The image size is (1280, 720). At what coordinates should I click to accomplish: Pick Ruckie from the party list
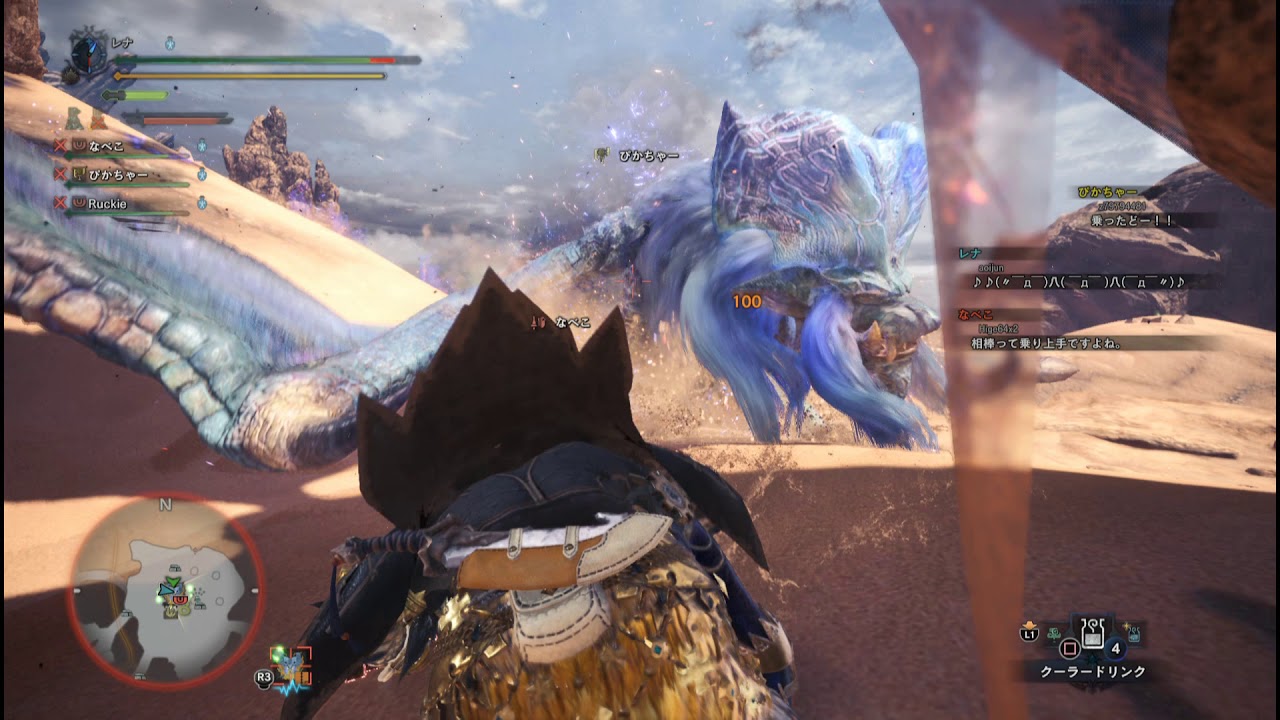107,204
